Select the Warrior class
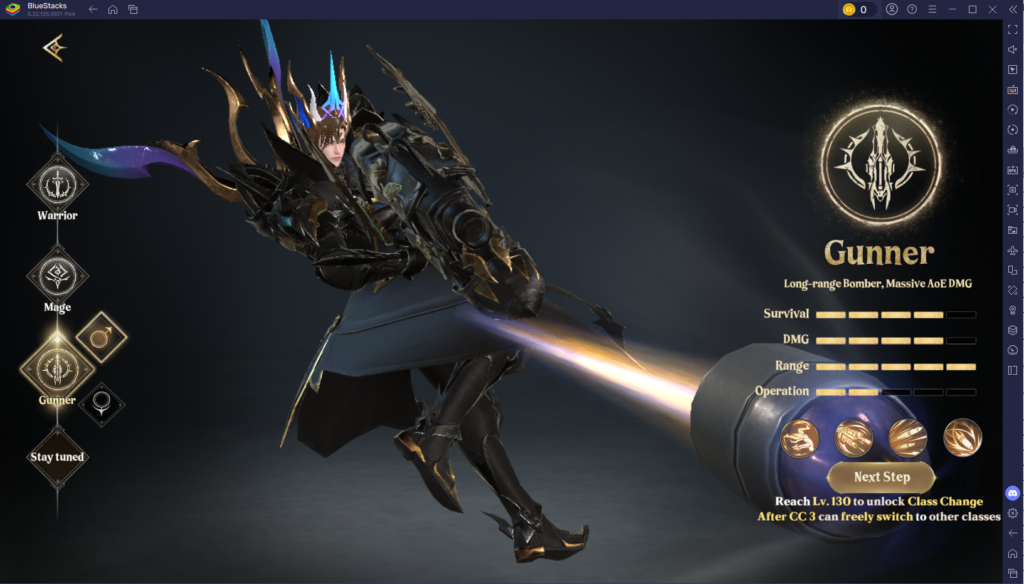Image resolution: width=1024 pixels, height=584 pixels. coord(57,184)
